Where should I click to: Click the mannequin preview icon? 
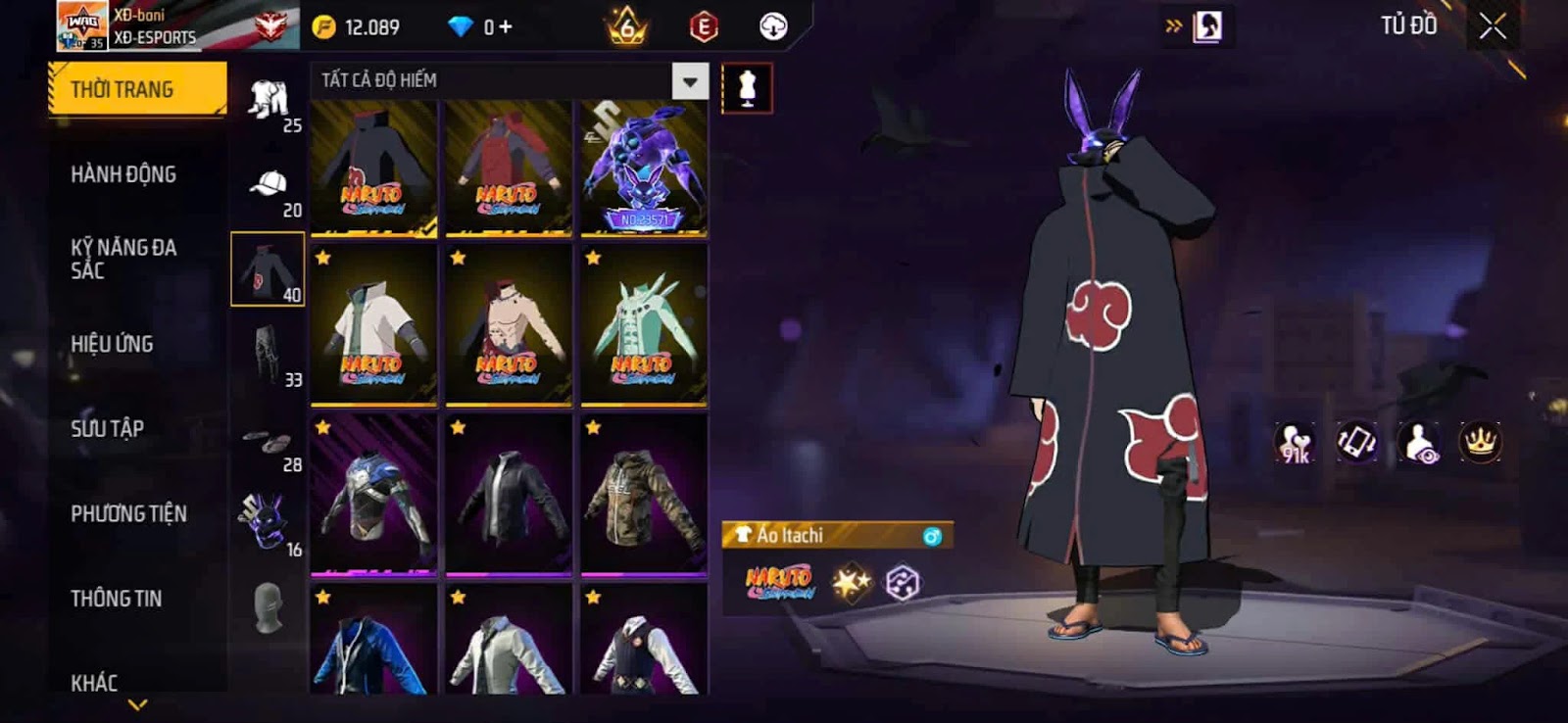pyautogui.click(x=747, y=88)
